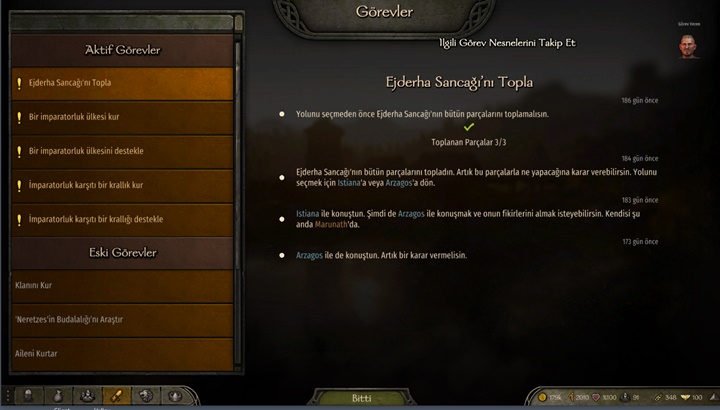Close the quests screen with 'Bitti'
720x410 pixels.
(x=361, y=397)
